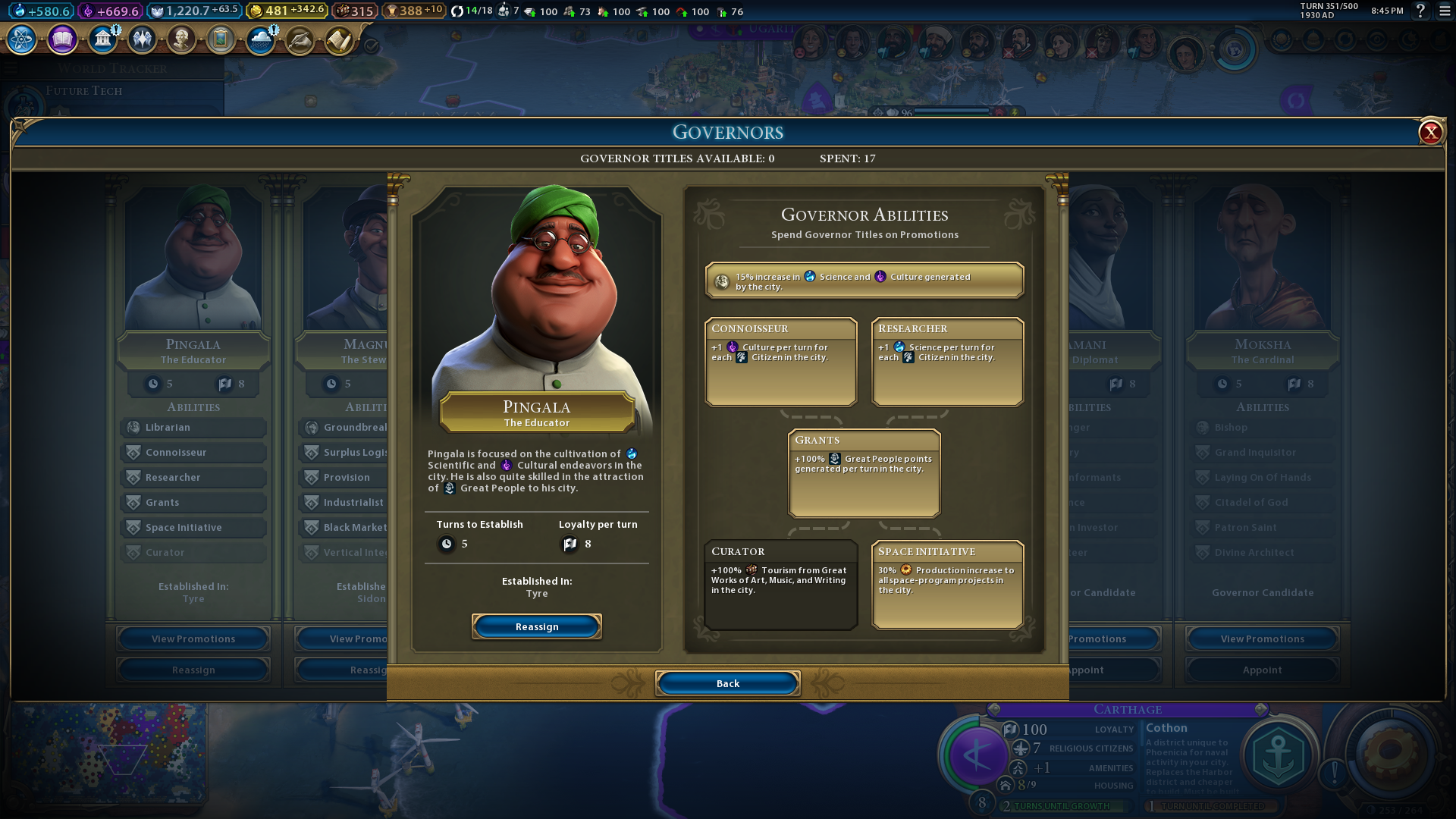
Task: Open the Great People screen
Action: 181,39
